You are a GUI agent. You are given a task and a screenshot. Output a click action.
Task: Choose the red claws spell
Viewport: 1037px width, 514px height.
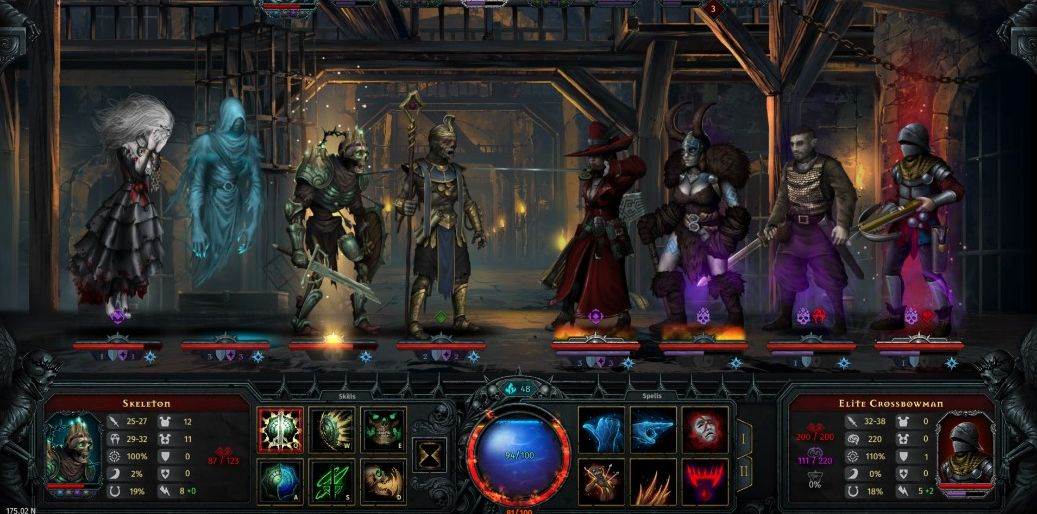[705, 481]
